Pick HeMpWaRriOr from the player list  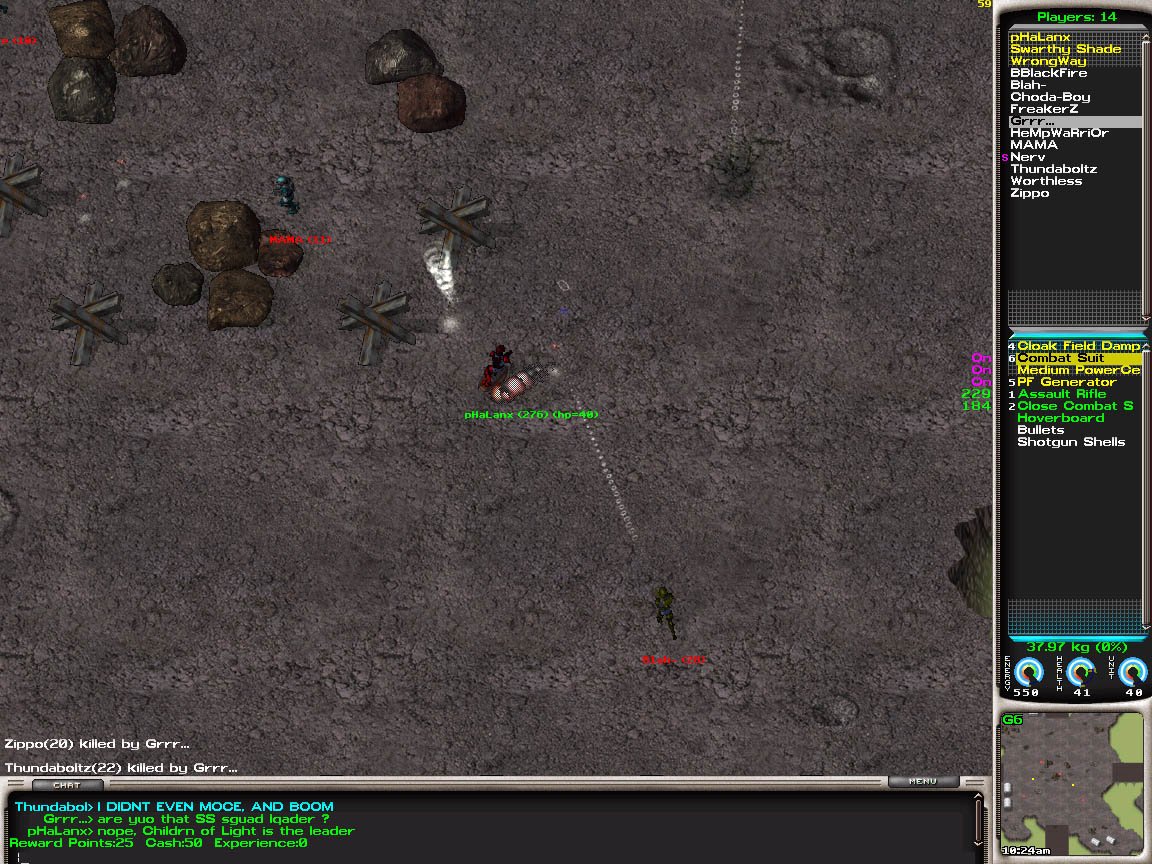[1058, 133]
